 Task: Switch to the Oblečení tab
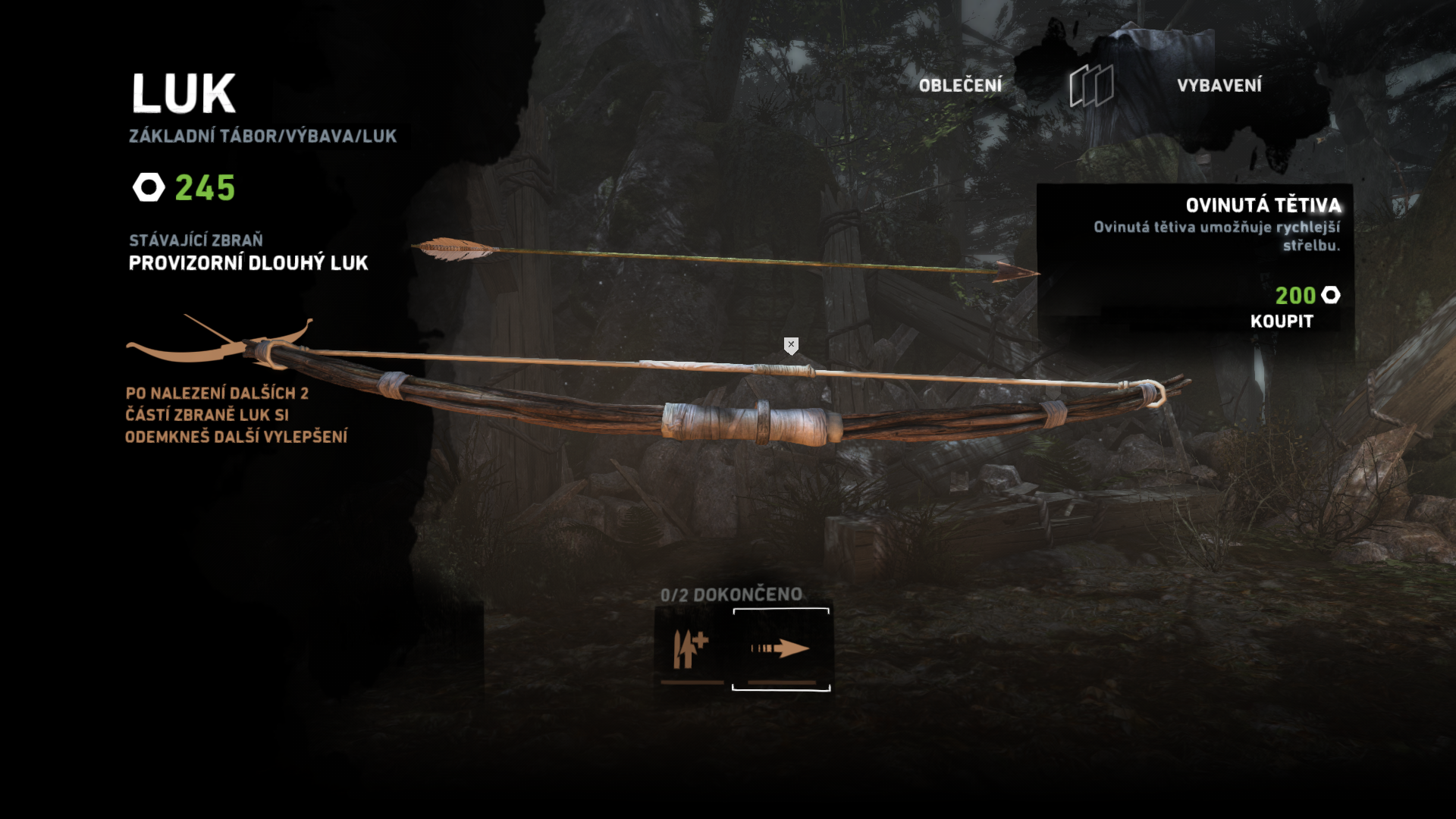pyautogui.click(x=960, y=86)
